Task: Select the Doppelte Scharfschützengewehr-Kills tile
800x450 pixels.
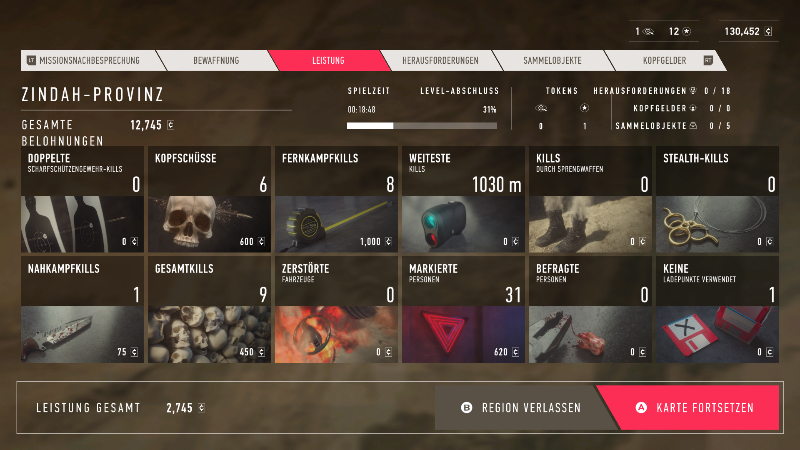Action: (82, 199)
